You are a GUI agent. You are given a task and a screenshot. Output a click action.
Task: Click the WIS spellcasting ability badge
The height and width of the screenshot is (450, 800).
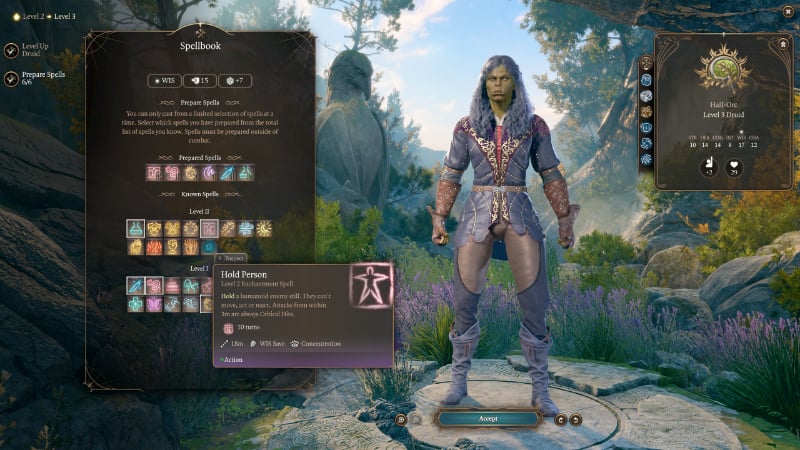[x=165, y=81]
